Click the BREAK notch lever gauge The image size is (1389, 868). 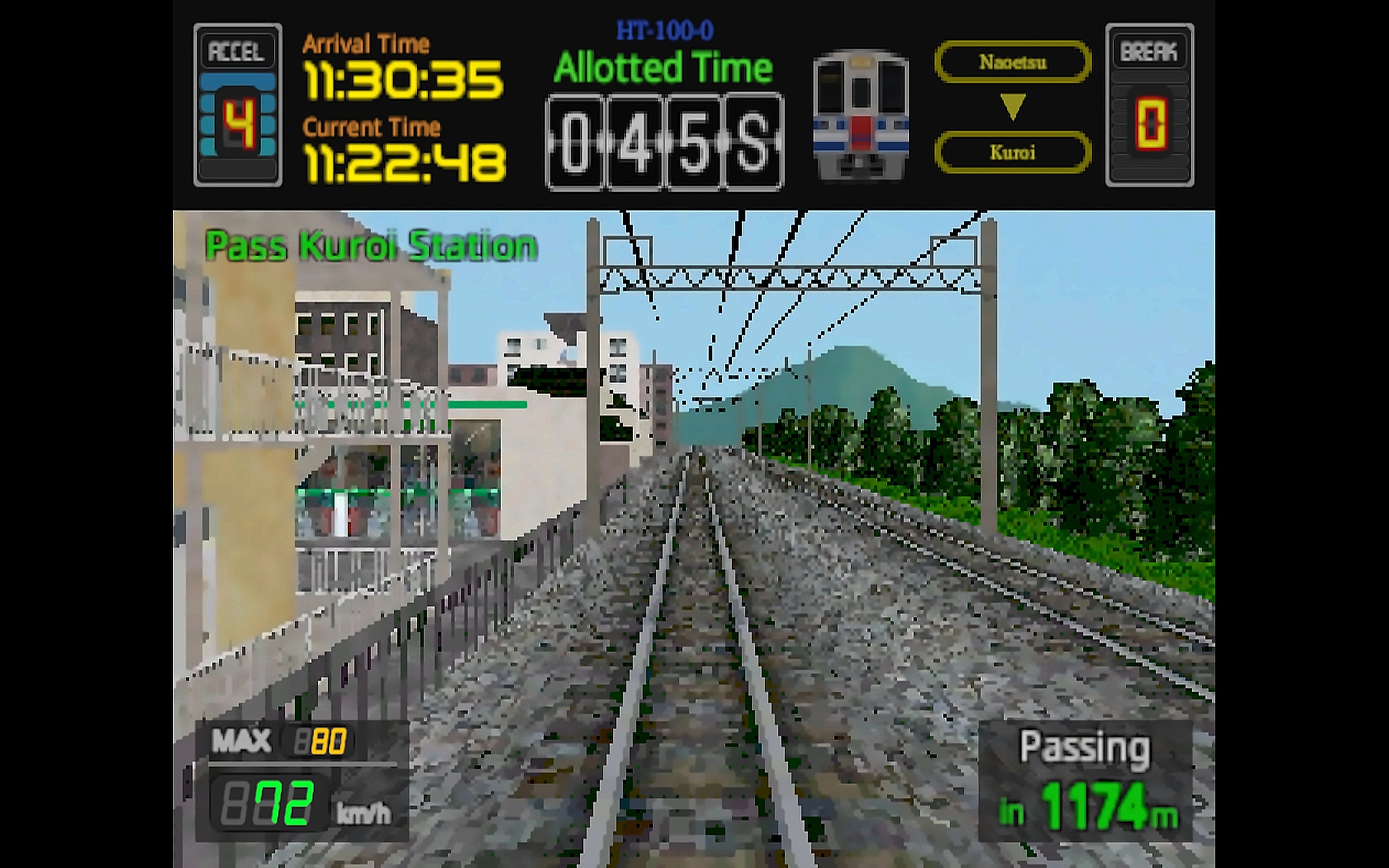1149,105
